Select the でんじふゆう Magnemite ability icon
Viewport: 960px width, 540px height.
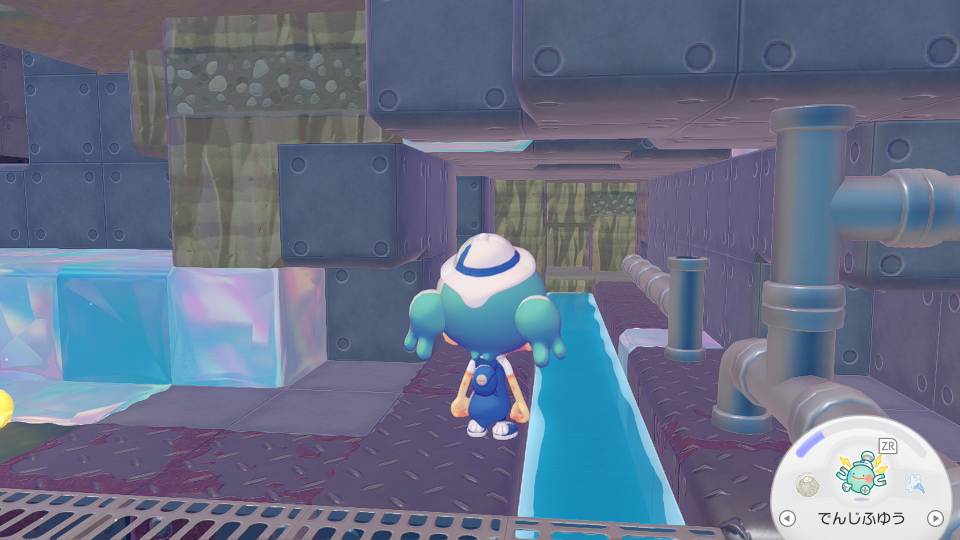861,474
